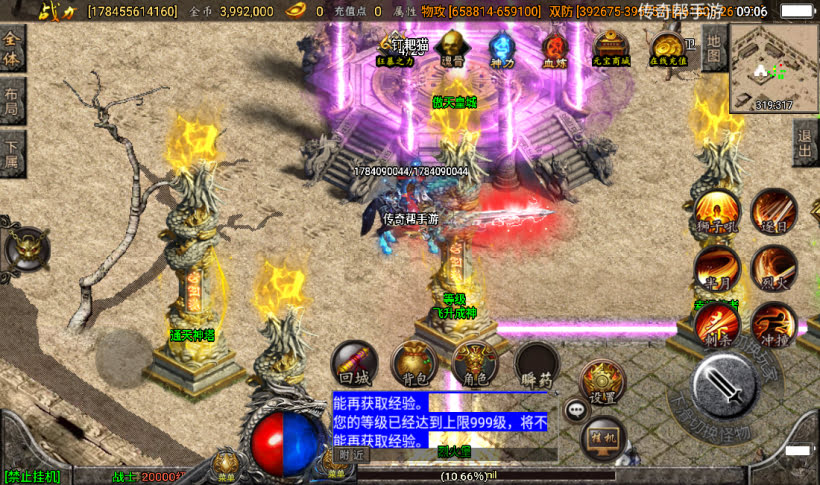Open the 魂骨 skull icon
Image resolution: width=820 pixels, height=485 pixels.
(452, 46)
